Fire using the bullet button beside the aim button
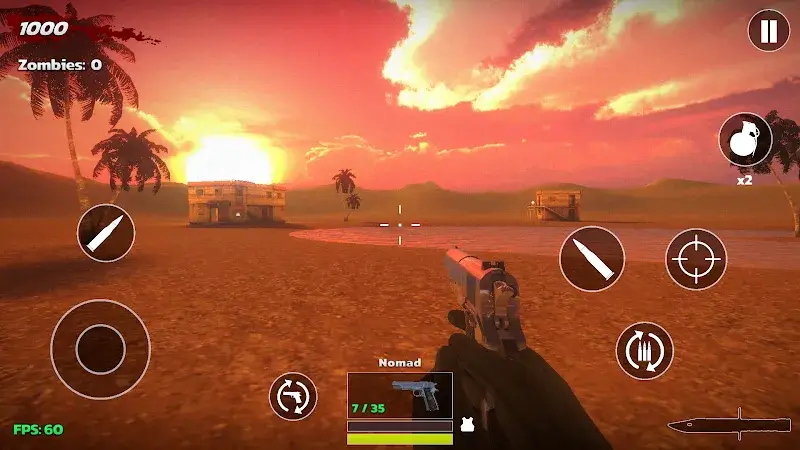This screenshot has width=800, height=450. tap(592, 259)
